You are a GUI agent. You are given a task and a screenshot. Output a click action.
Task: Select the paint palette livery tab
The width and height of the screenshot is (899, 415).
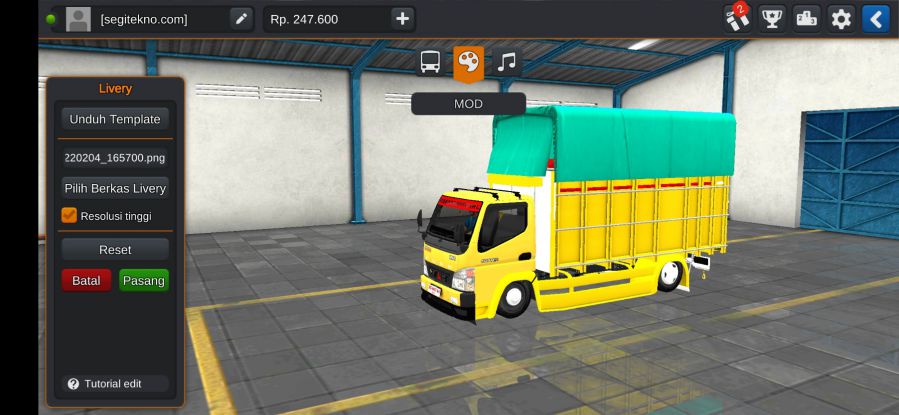pos(468,62)
